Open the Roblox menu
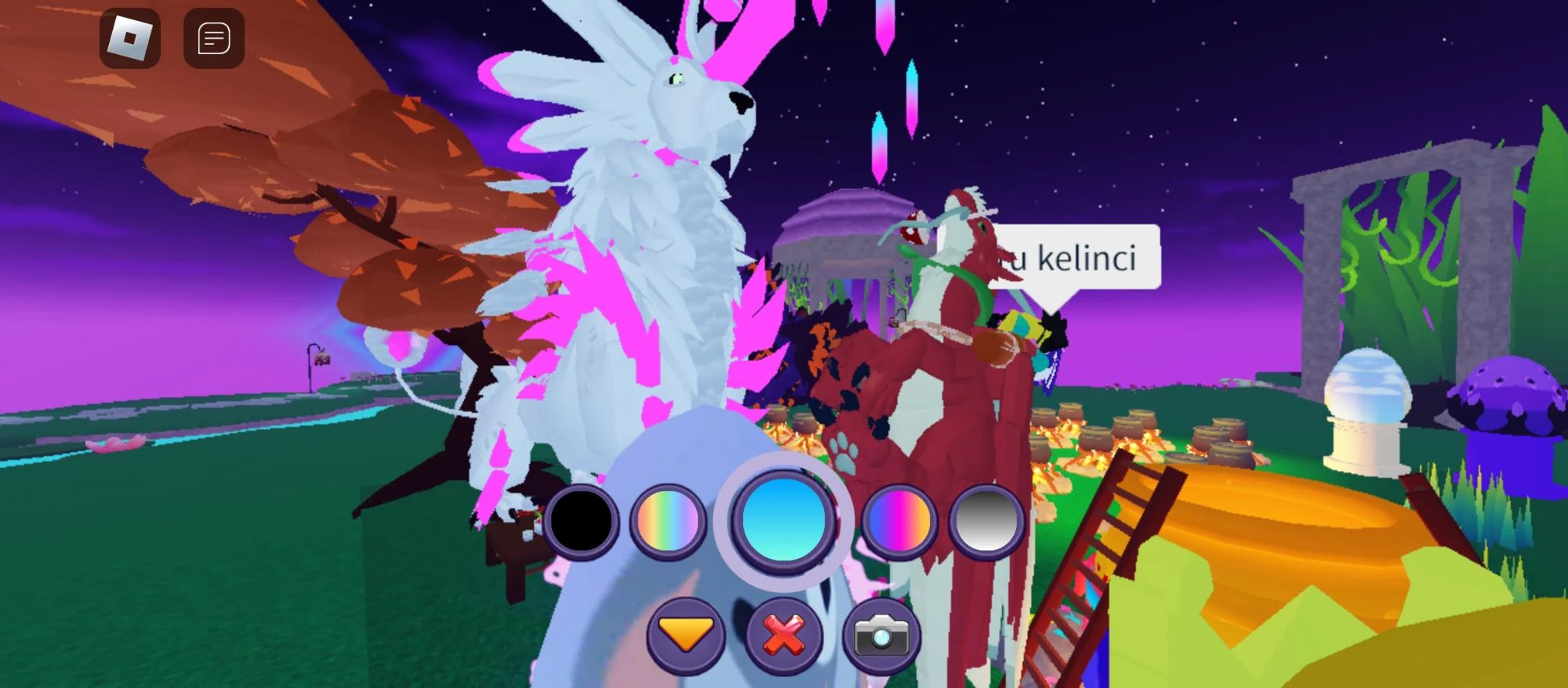Screen dimensions: 1568x688 (132, 38)
